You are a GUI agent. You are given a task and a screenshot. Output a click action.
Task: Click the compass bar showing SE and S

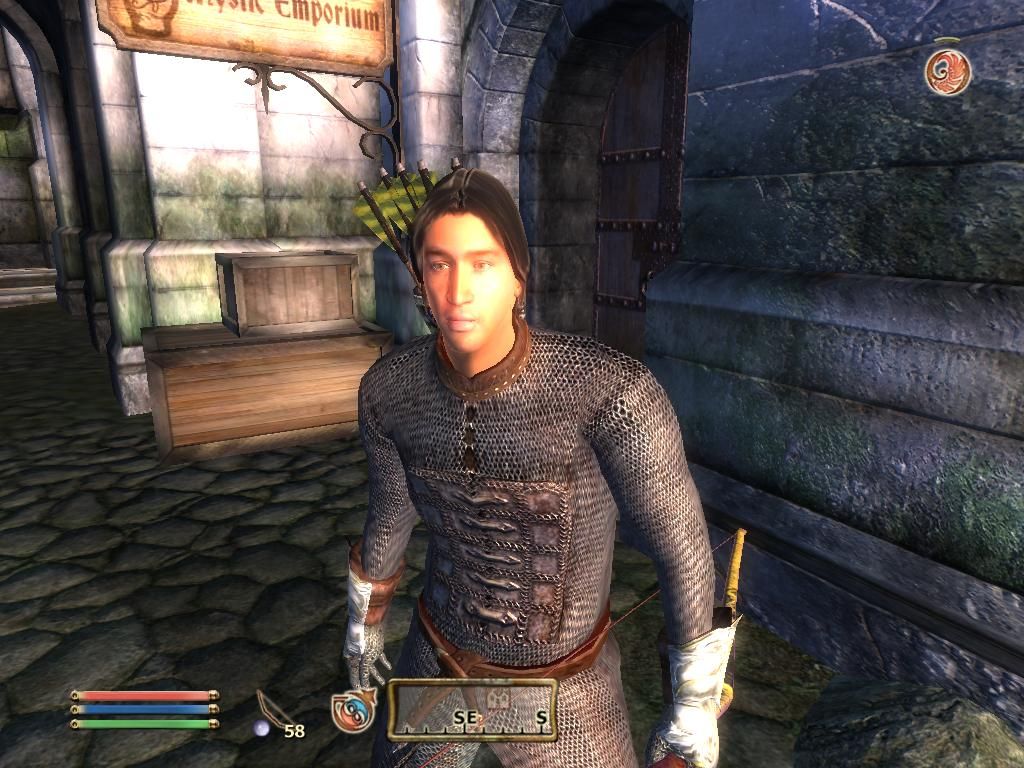coord(472,709)
